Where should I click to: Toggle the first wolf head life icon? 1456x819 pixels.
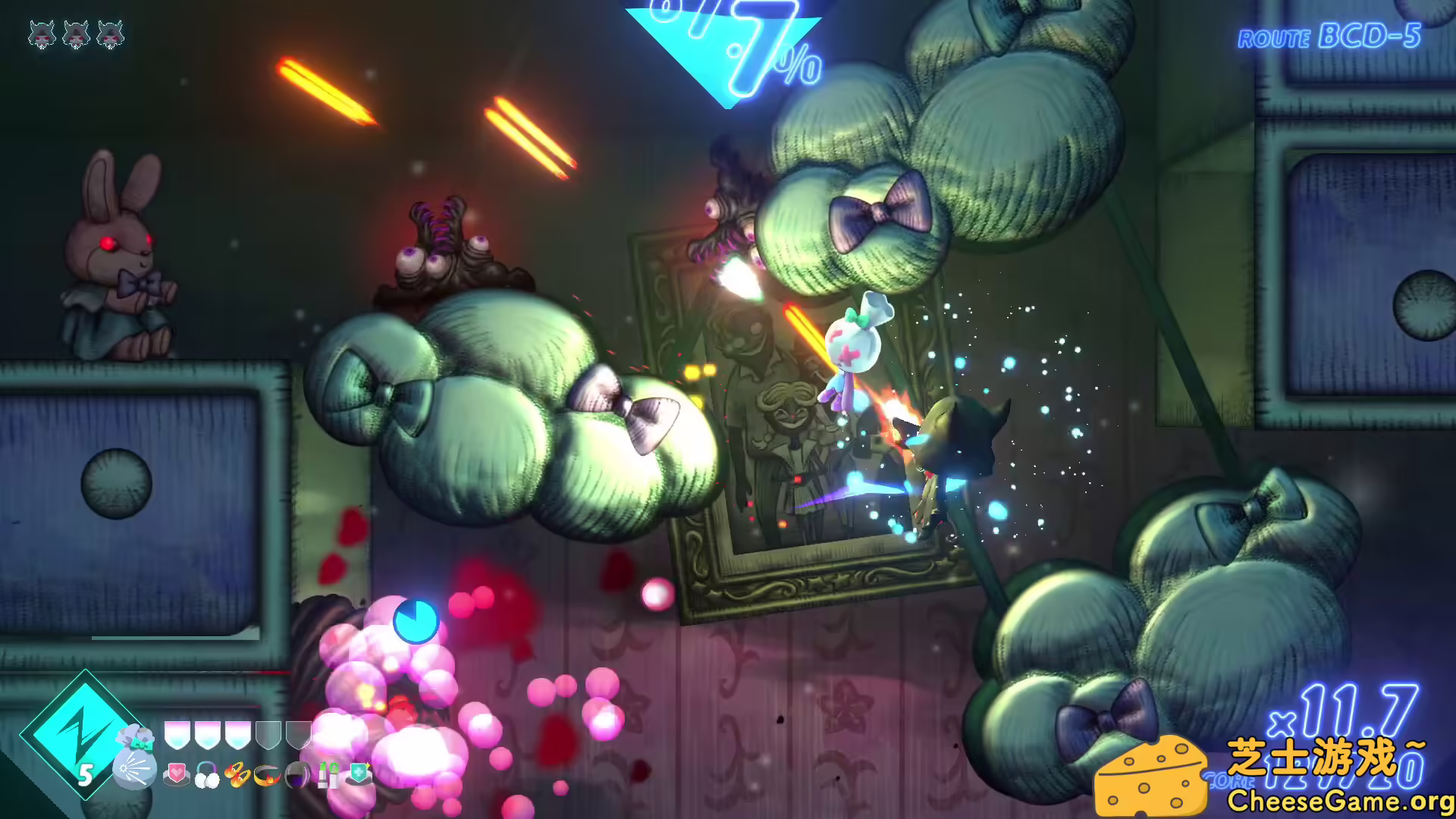coord(43,32)
